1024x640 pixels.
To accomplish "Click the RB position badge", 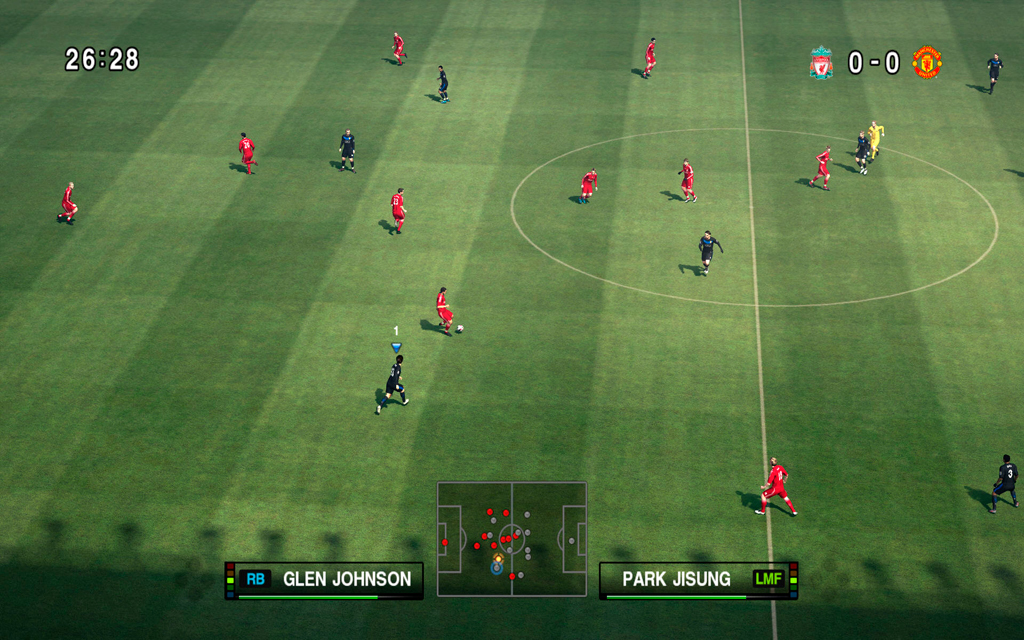I will (x=256, y=579).
